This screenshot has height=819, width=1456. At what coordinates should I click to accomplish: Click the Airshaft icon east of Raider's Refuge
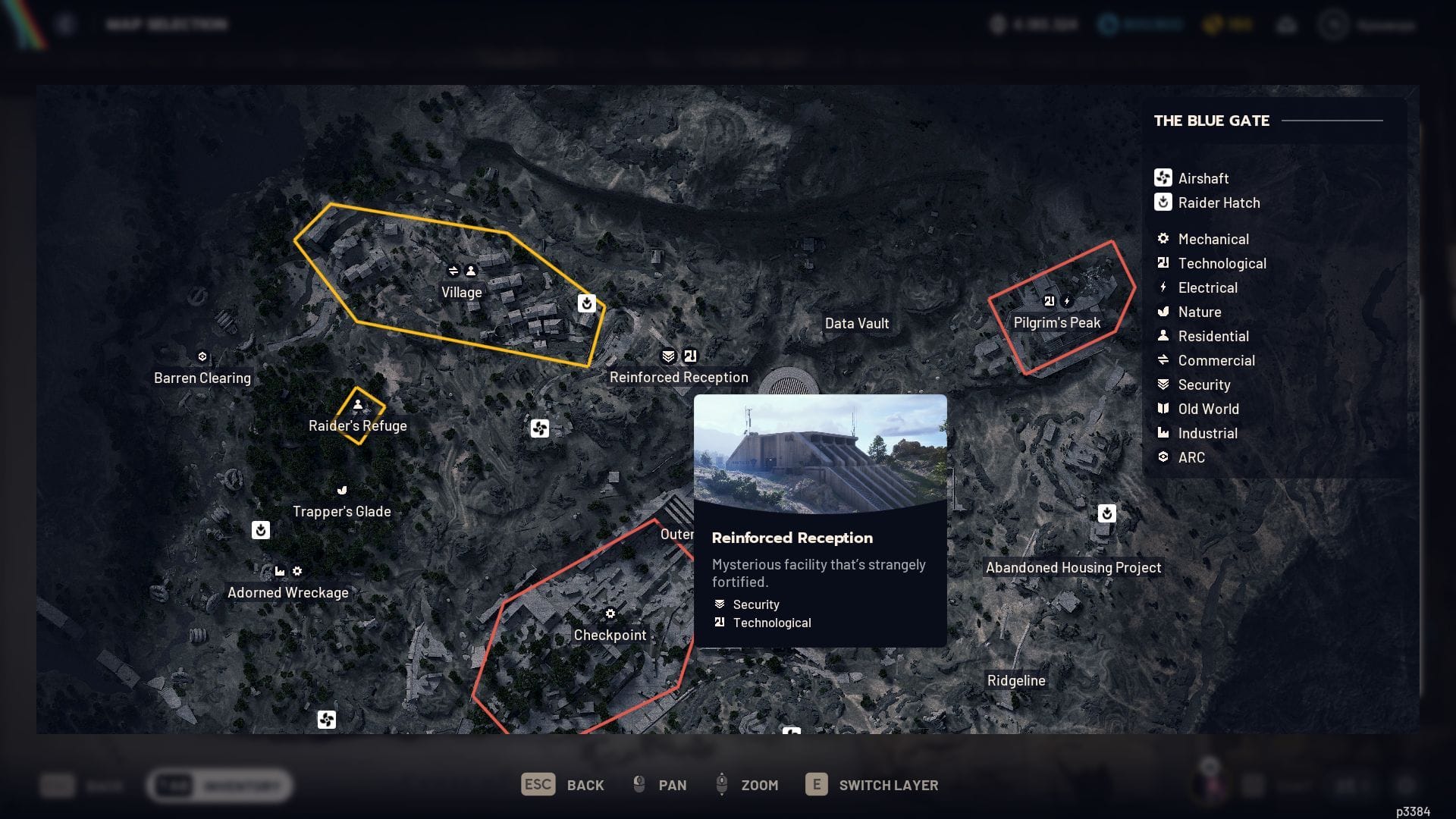click(x=539, y=429)
